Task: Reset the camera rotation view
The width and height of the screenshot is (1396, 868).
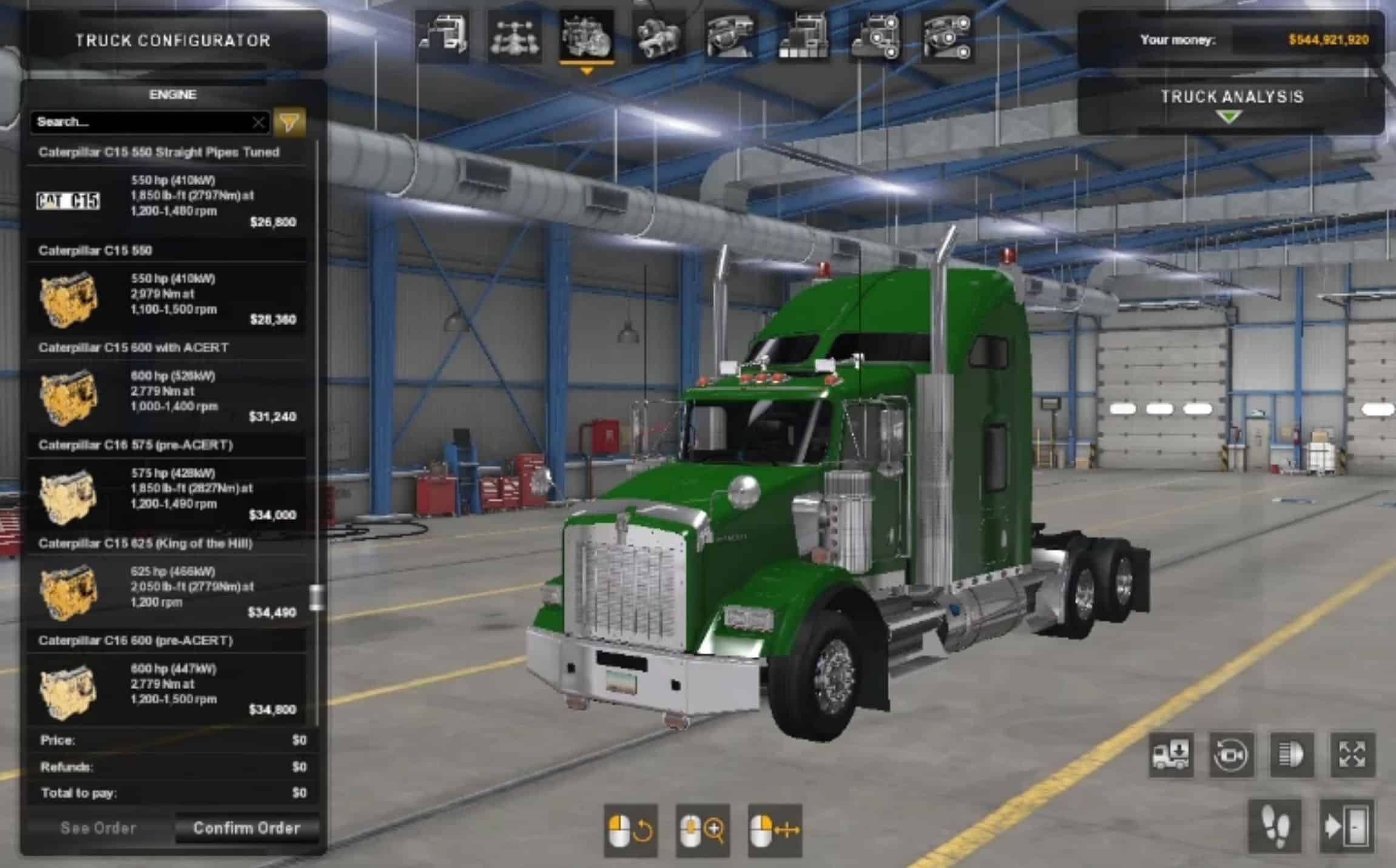Action: point(1231,755)
